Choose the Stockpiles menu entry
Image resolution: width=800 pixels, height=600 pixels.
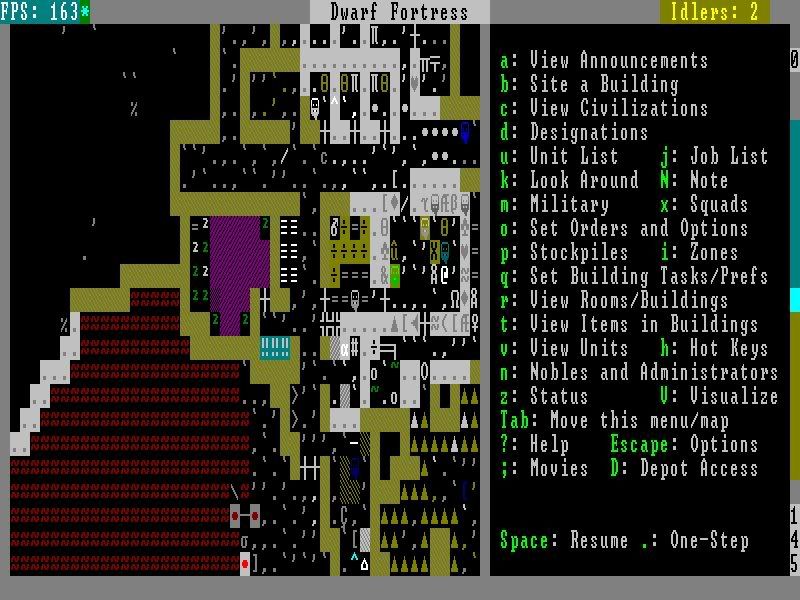tap(578, 252)
